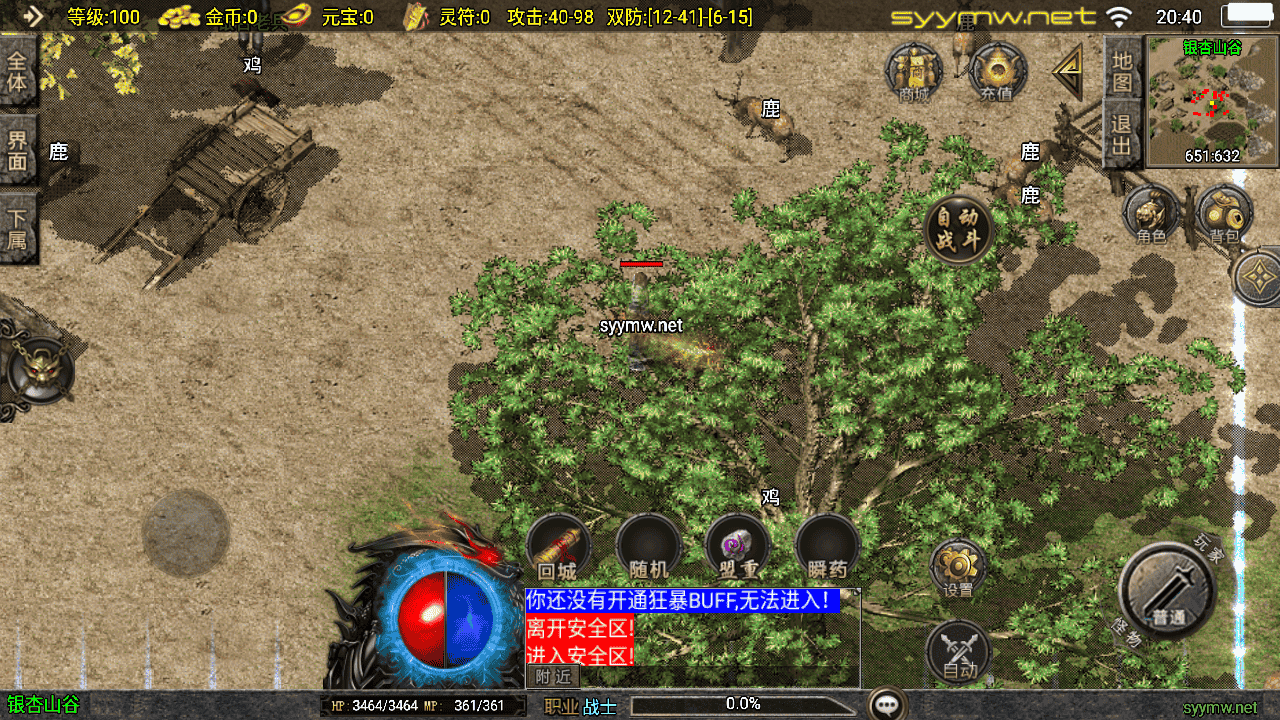This screenshot has width=1280, height=720.
Task: Open the 设置 settings gear
Action: (958, 568)
